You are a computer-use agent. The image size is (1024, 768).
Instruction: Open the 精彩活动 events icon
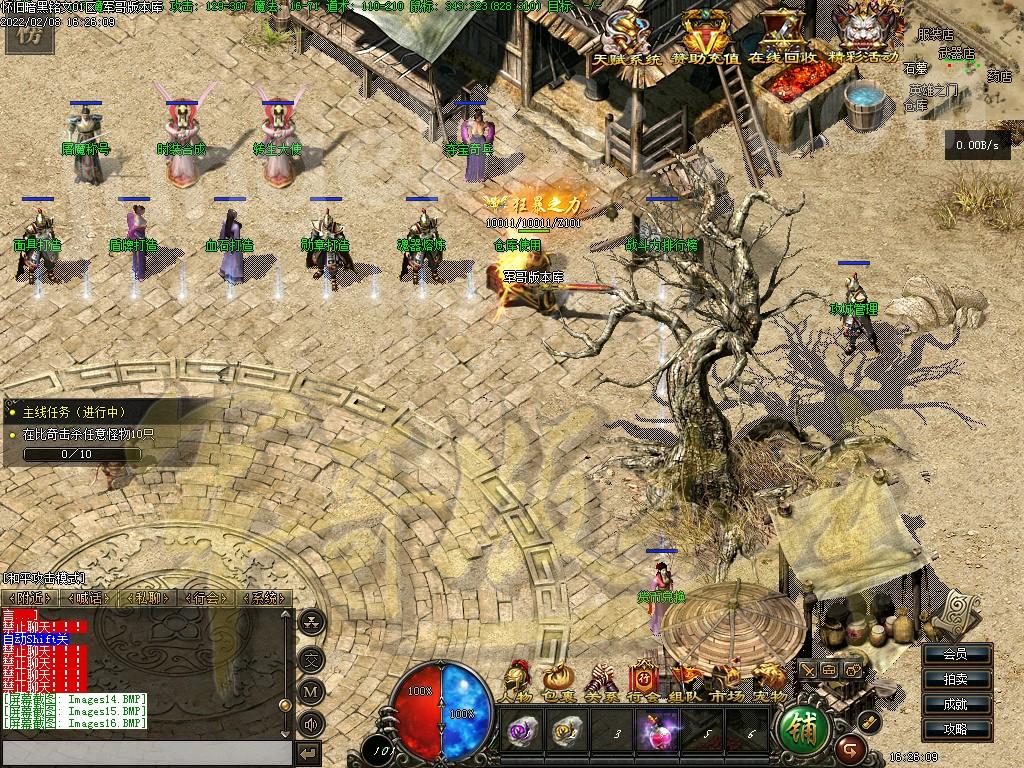point(864,36)
